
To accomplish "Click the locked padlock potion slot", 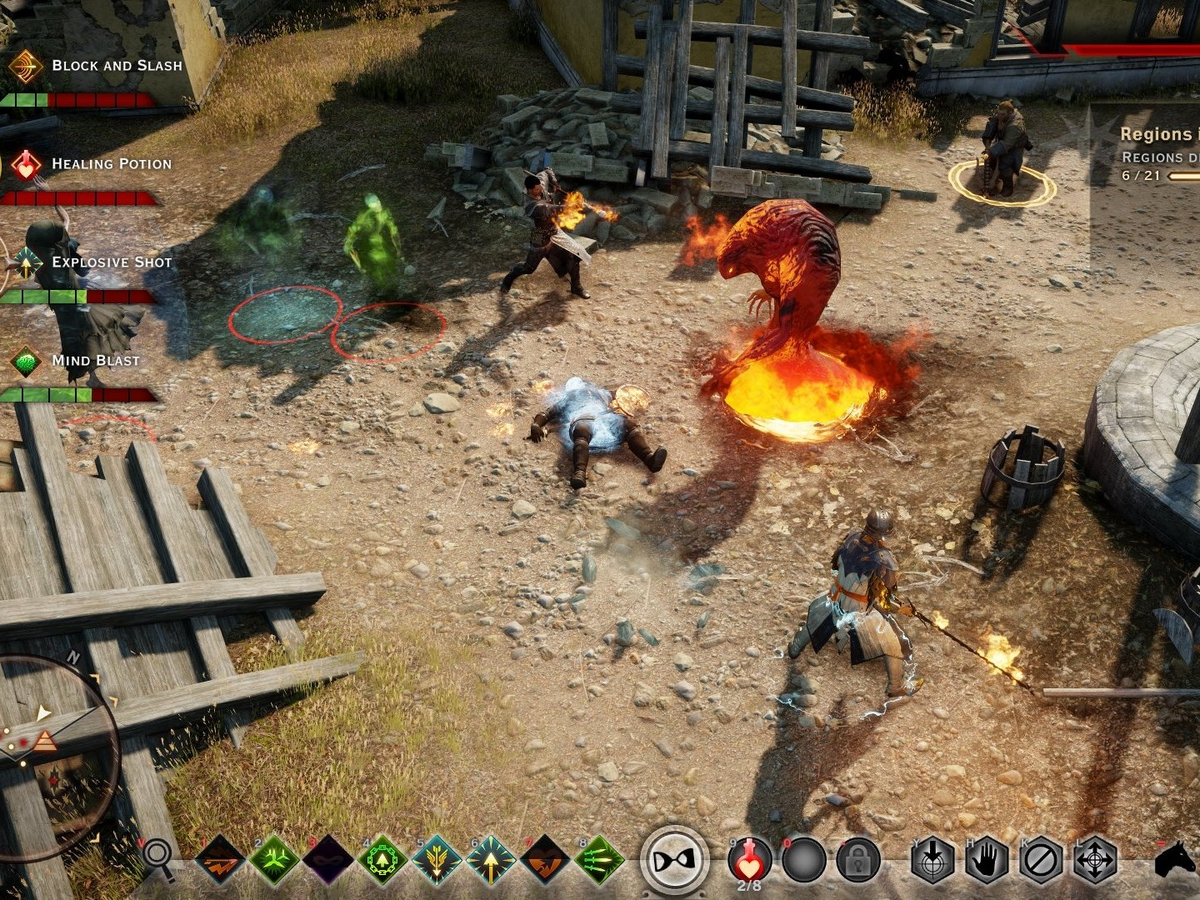I will pyautogui.click(x=858, y=860).
